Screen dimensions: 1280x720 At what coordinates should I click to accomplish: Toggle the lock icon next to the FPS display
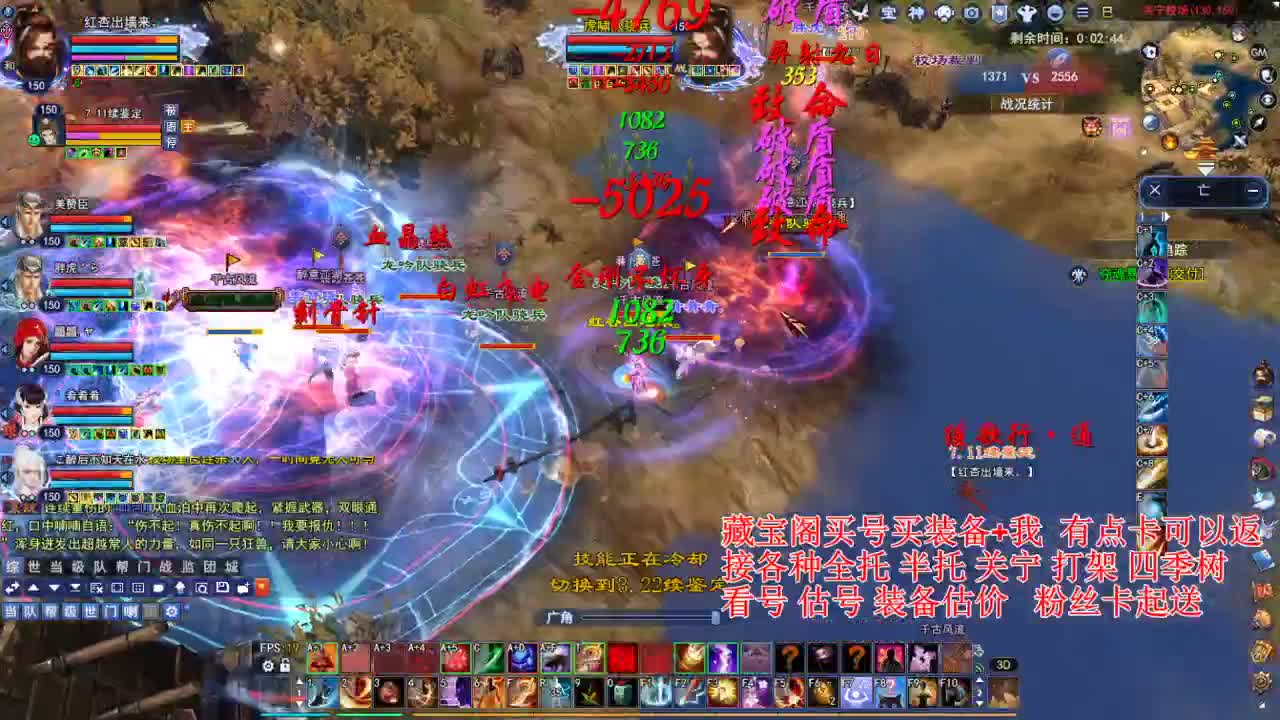pyautogui.click(x=285, y=664)
